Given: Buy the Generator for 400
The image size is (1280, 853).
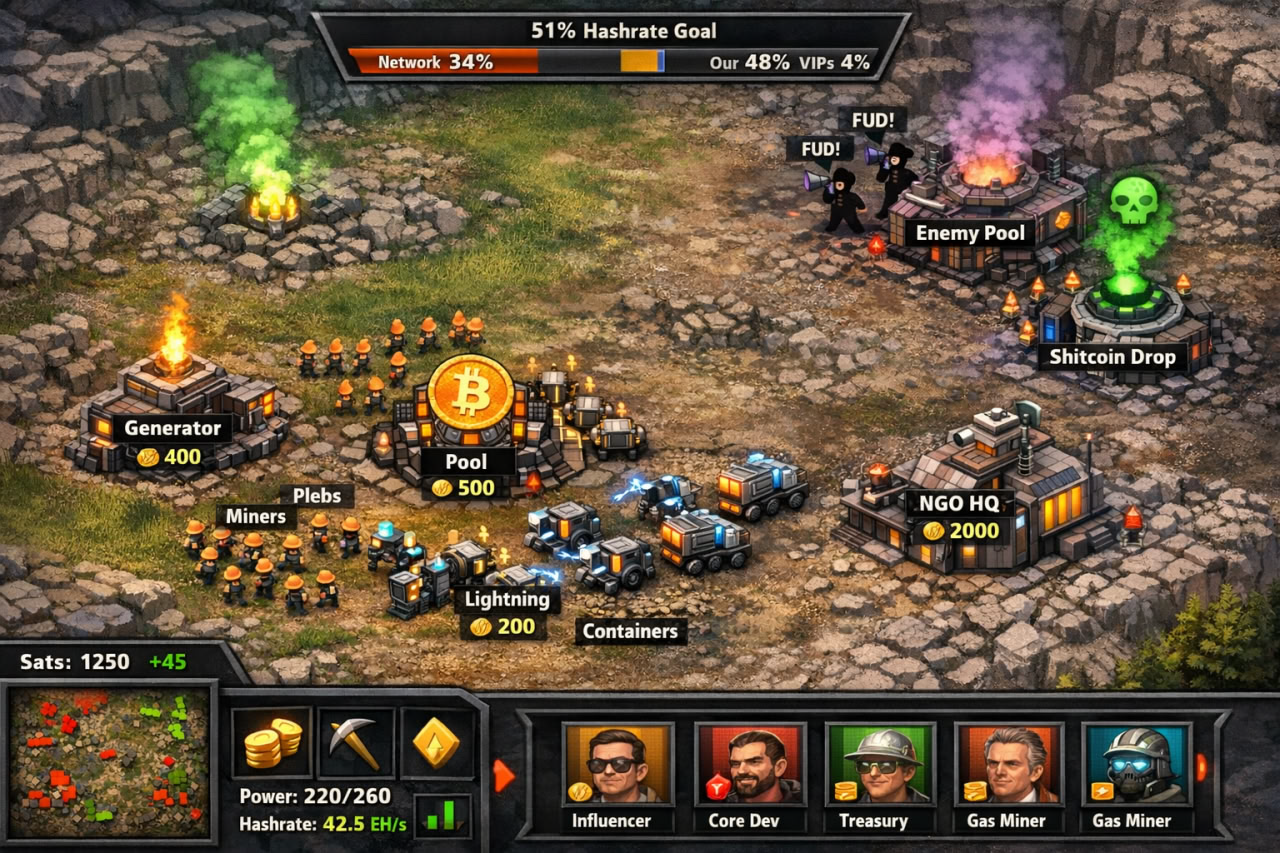Looking at the screenshot, I should (170, 457).
